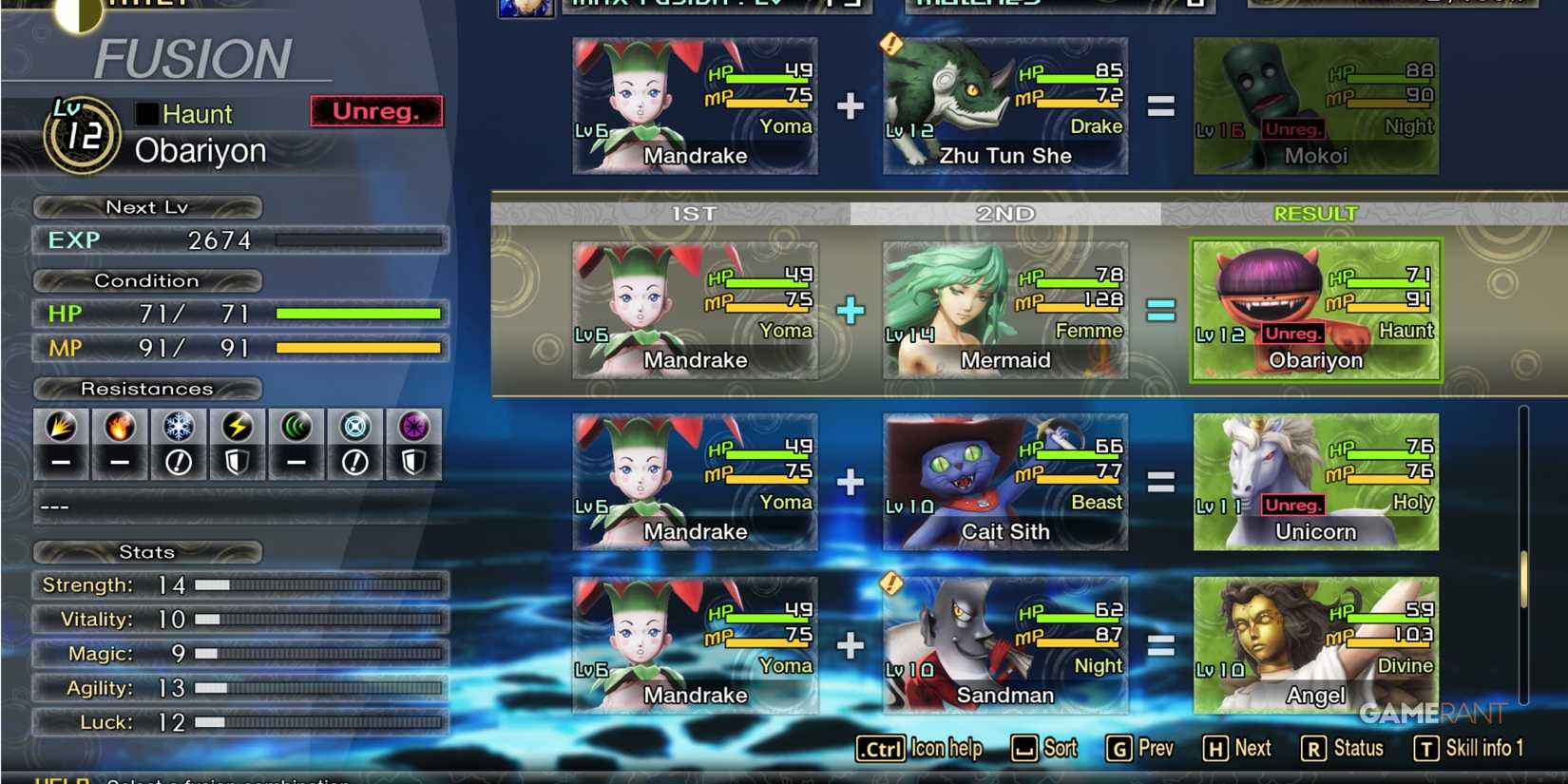Select the 1ST column header
The image size is (1568, 784).
(x=695, y=214)
